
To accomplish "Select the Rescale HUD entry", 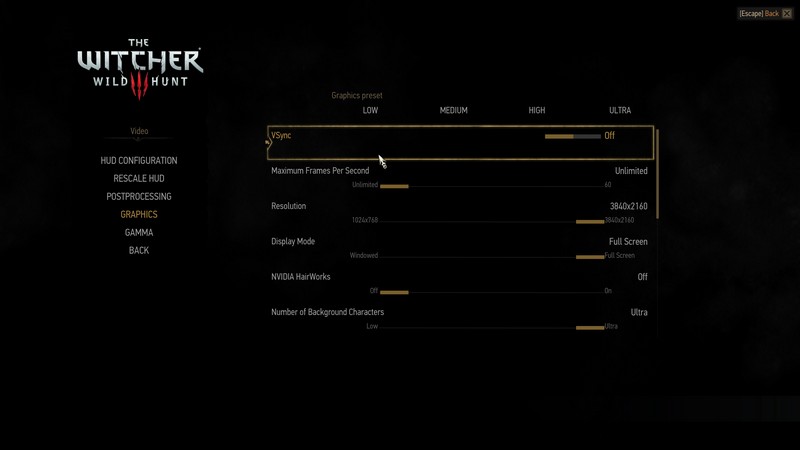I will coord(139,179).
